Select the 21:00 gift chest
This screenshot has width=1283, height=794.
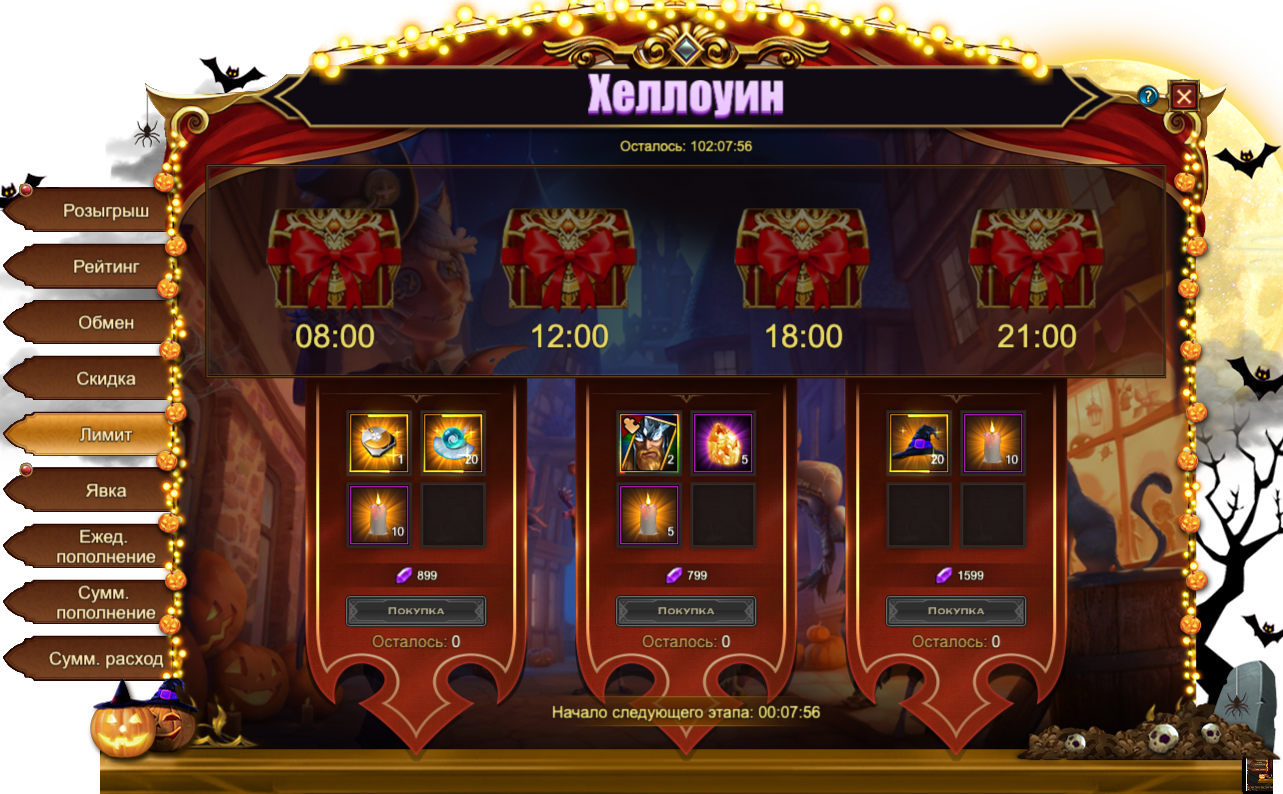click(x=1037, y=262)
